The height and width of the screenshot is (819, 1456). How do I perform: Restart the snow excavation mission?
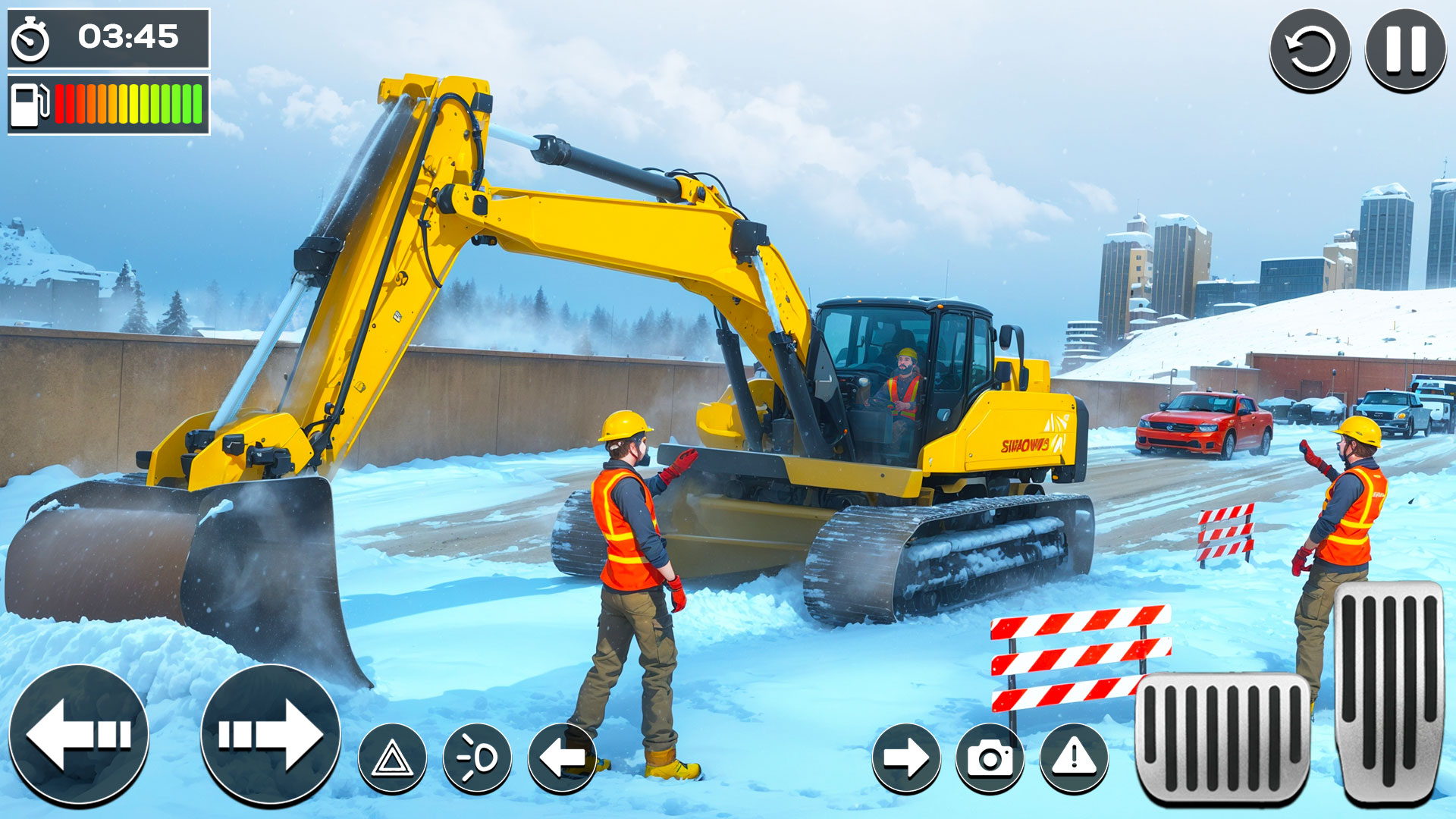[1310, 49]
